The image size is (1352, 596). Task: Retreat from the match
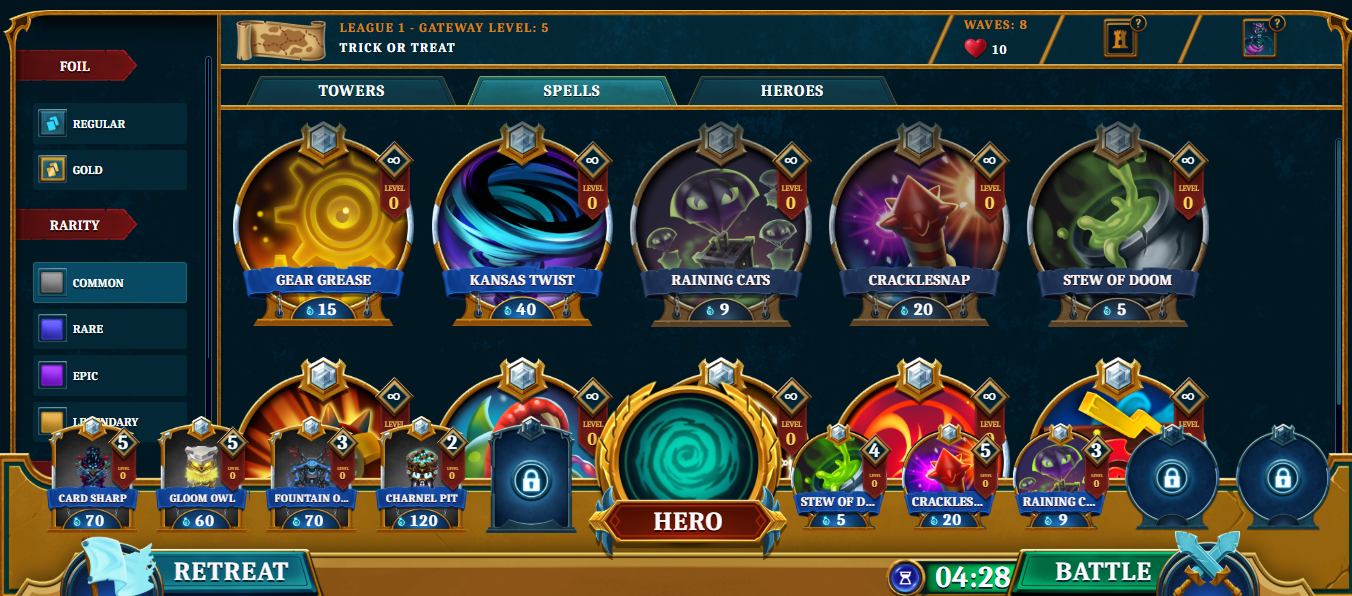click(x=230, y=572)
